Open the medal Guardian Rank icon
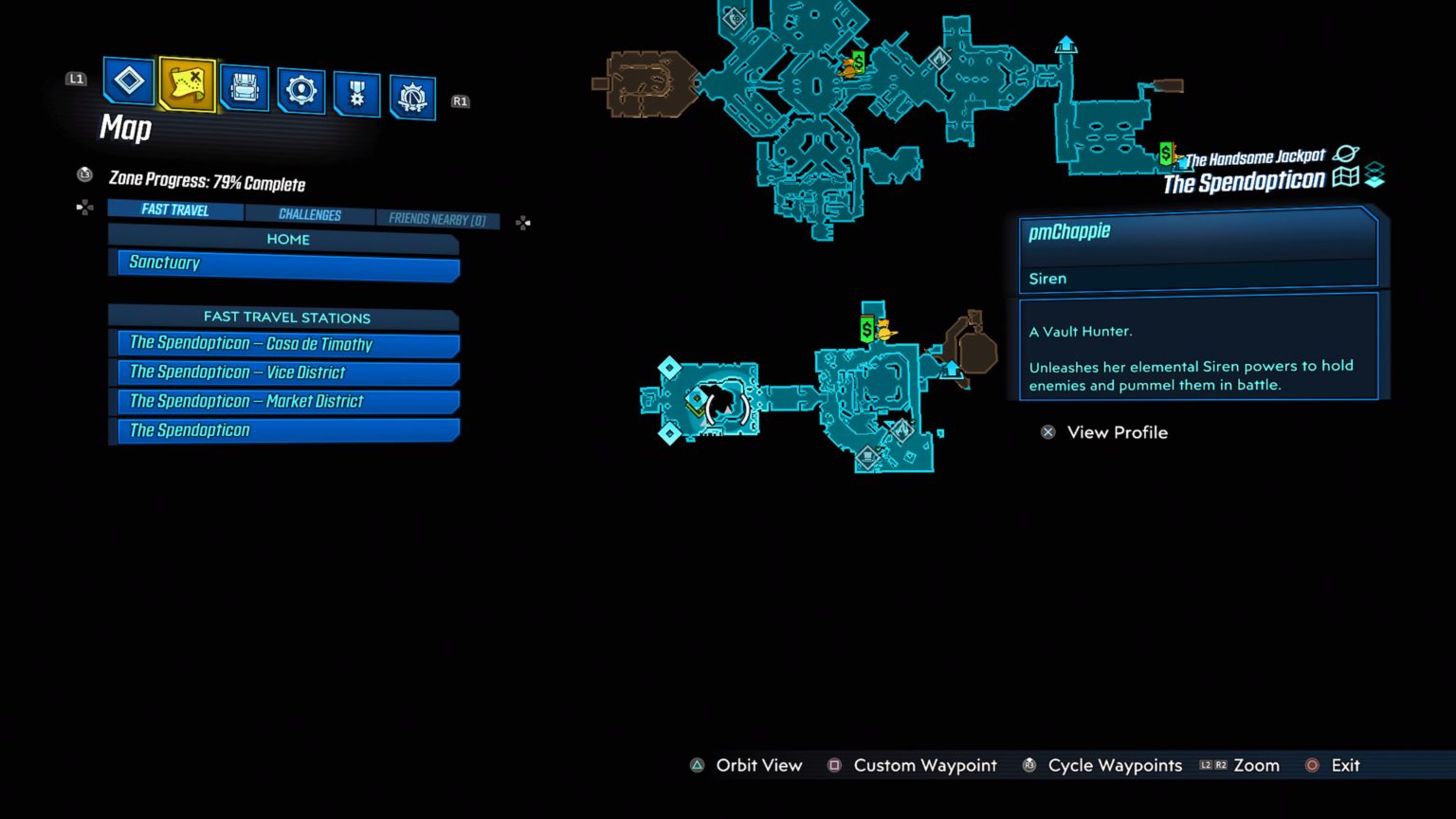Screen dimensions: 1456x819 (x=356, y=90)
